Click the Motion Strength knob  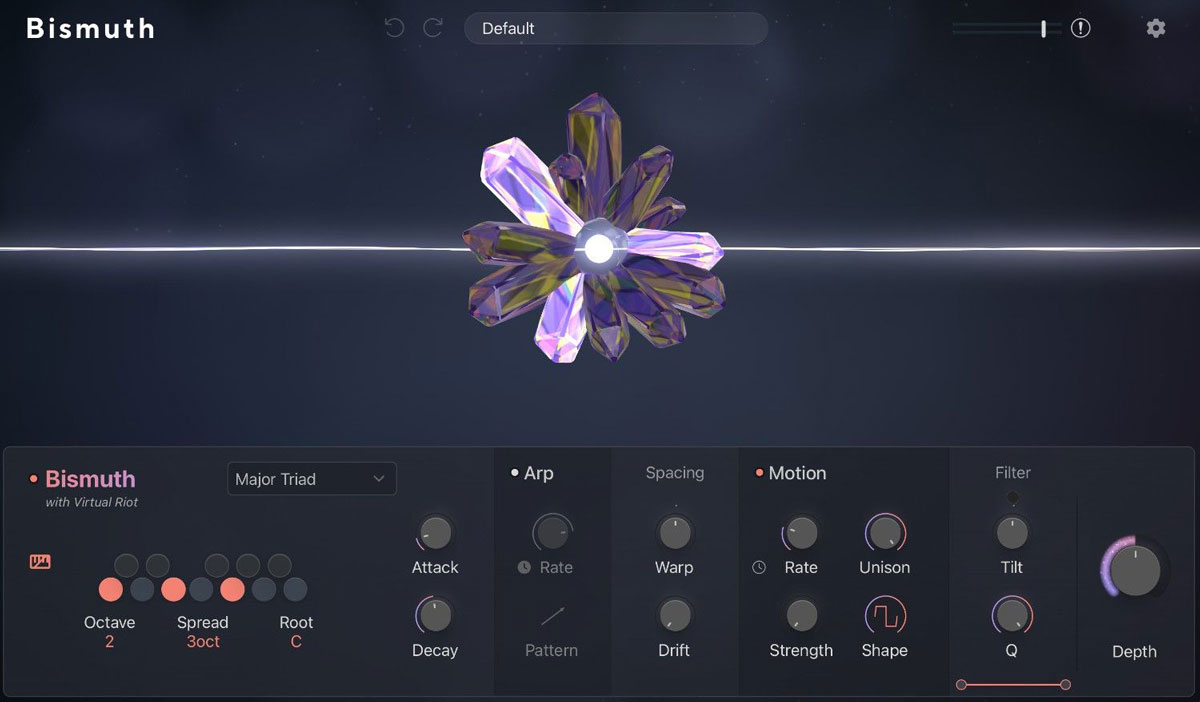[x=801, y=616]
